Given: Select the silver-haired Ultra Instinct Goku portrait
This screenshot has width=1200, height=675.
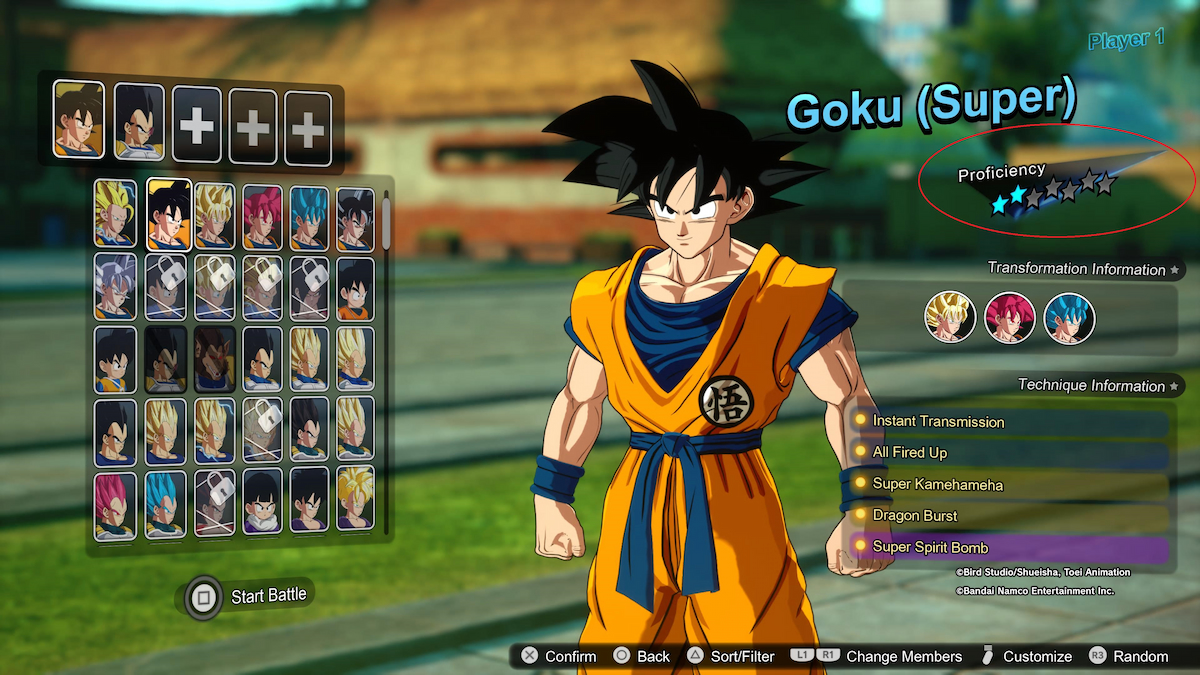Looking at the screenshot, I should [115, 288].
